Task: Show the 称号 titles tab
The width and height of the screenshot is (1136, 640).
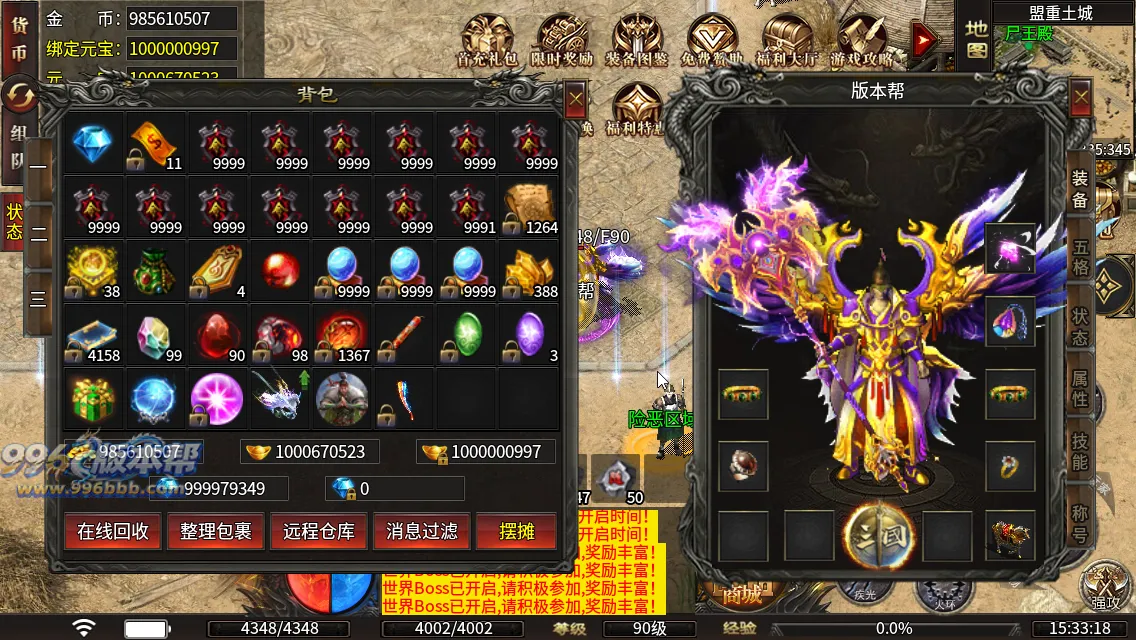Action: coord(1081,520)
